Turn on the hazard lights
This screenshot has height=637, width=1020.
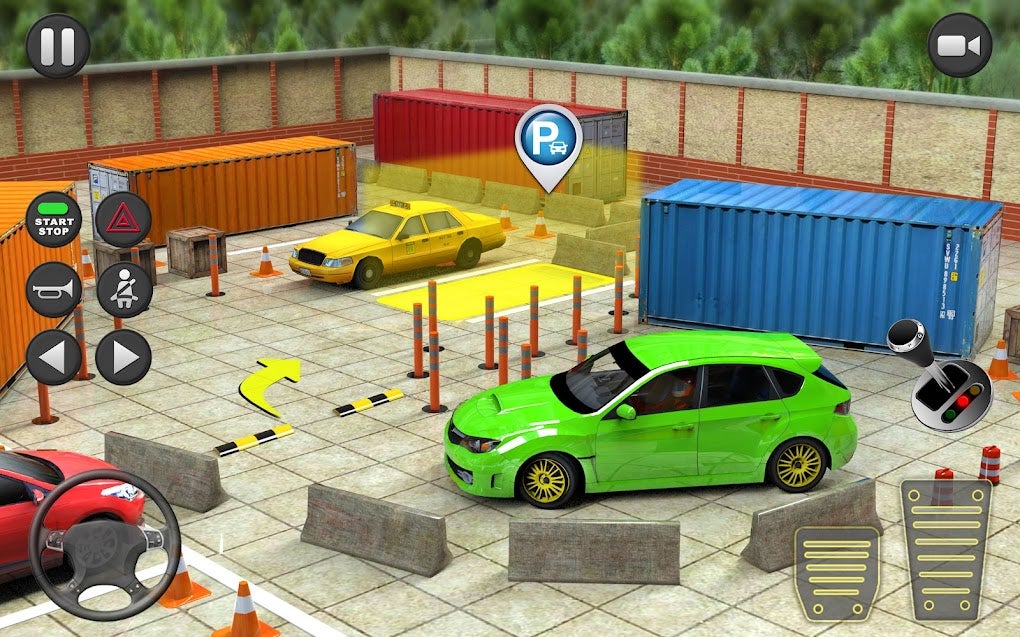tap(123, 220)
